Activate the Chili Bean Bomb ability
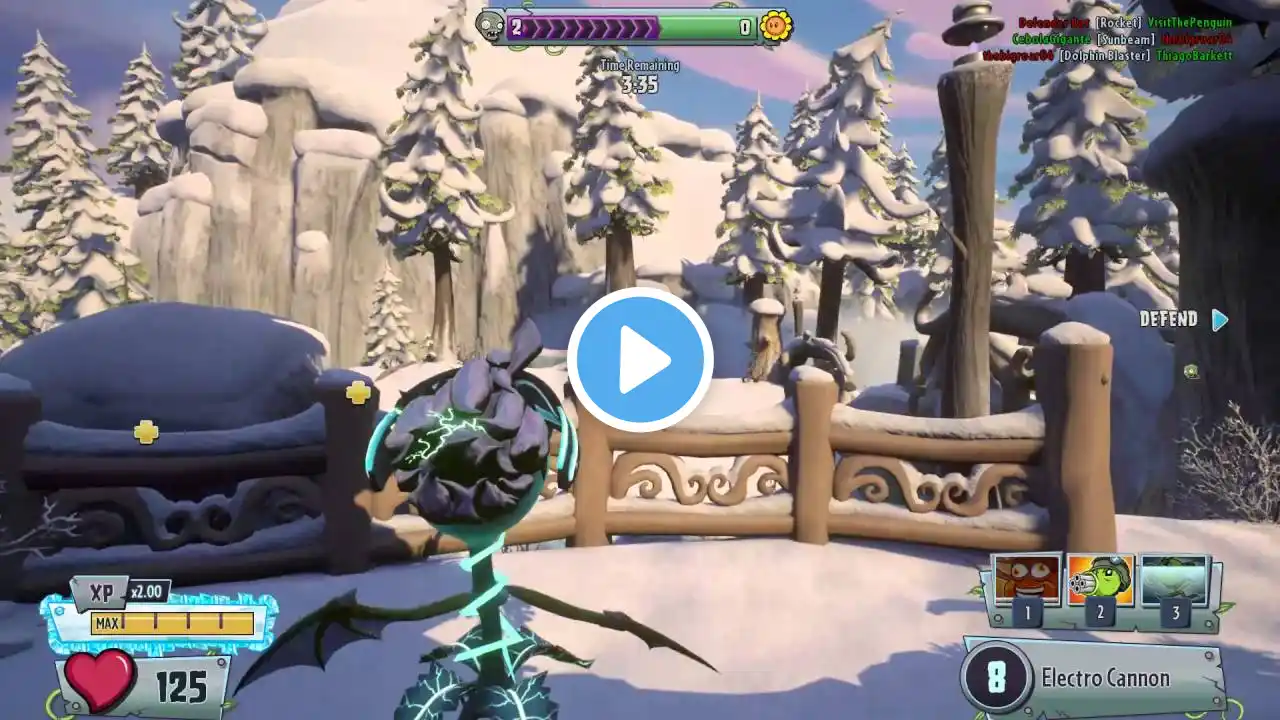 [1027, 580]
